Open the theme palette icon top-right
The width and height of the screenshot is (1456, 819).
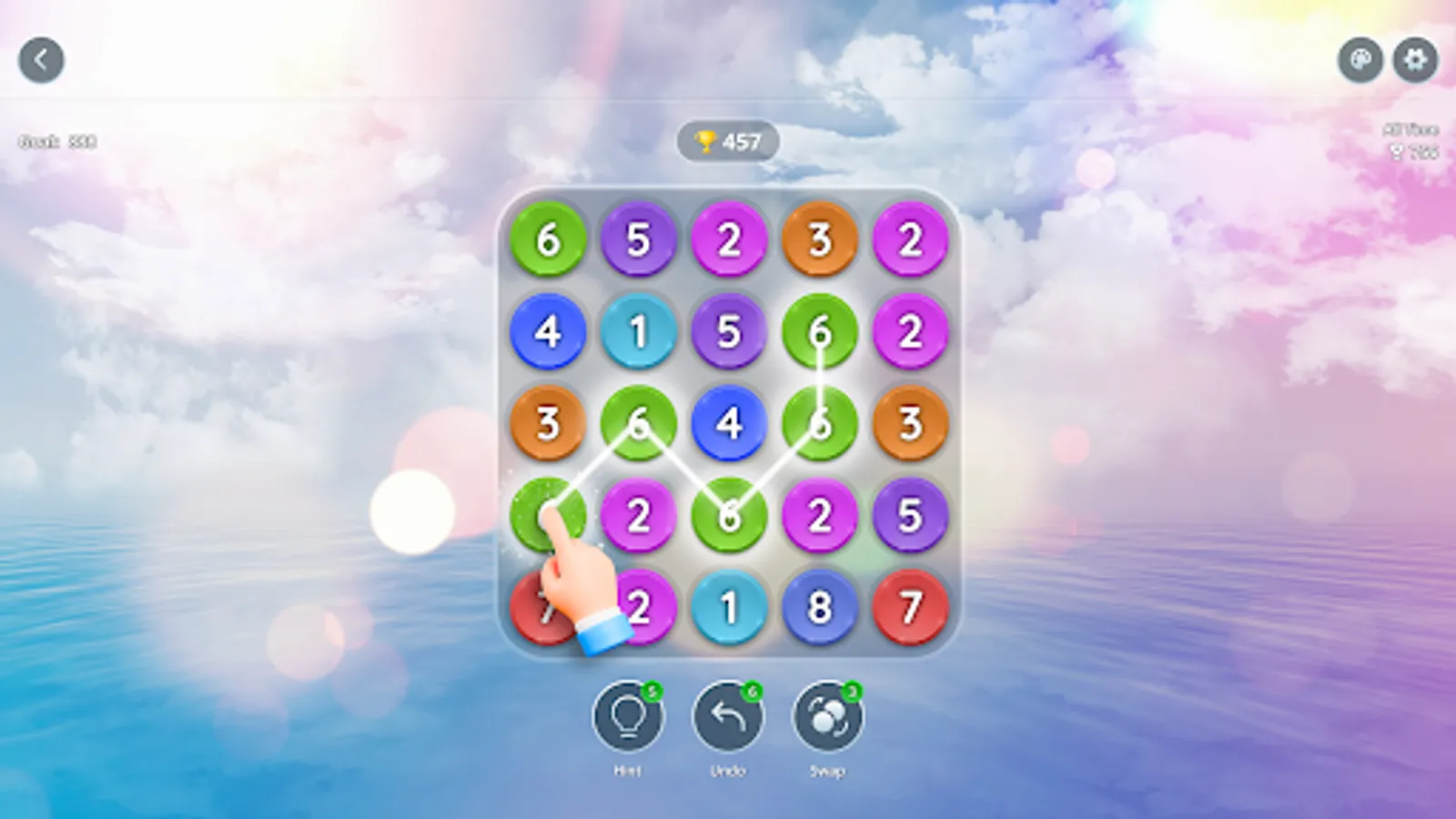click(1360, 58)
